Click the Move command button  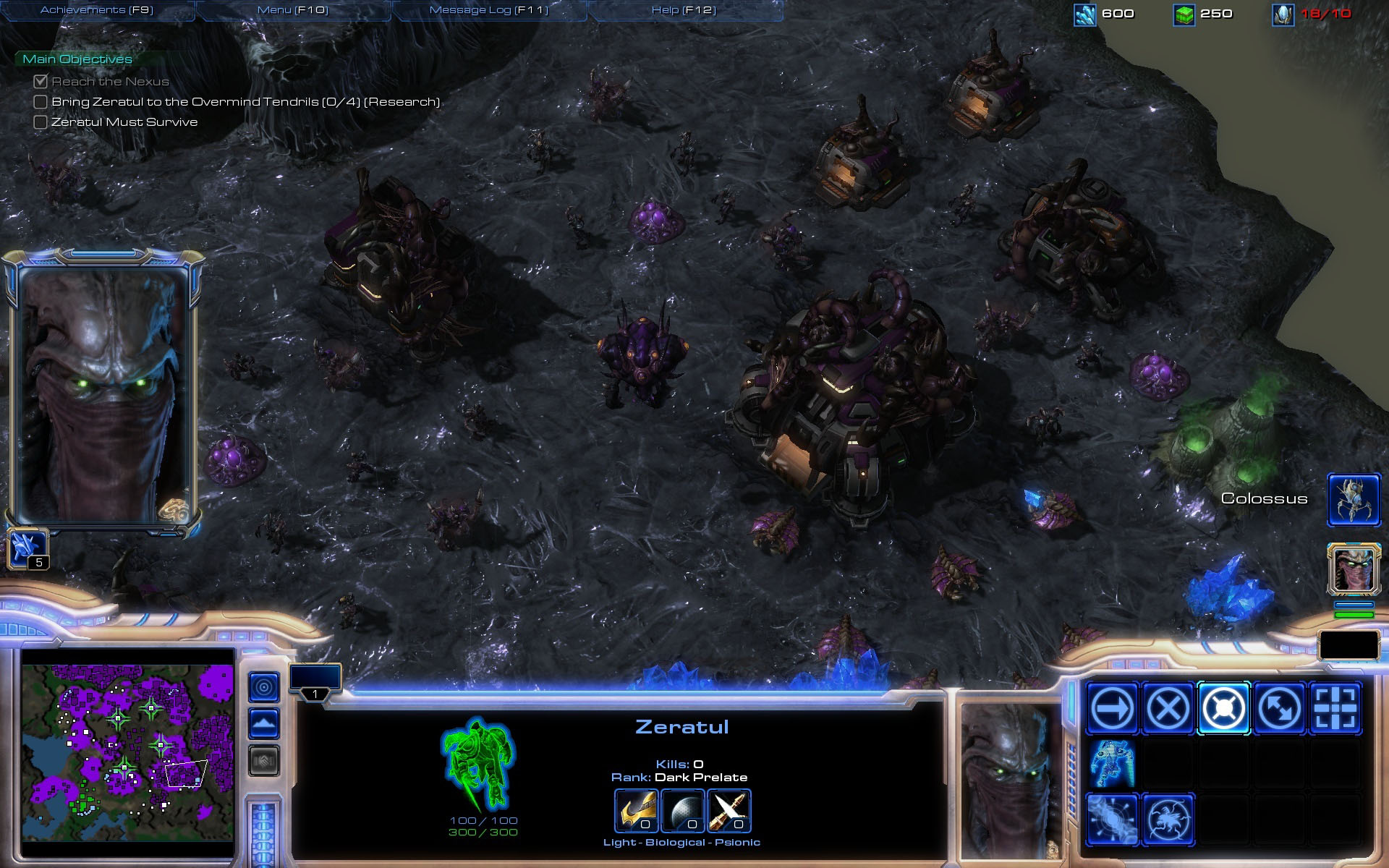tap(1112, 708)
